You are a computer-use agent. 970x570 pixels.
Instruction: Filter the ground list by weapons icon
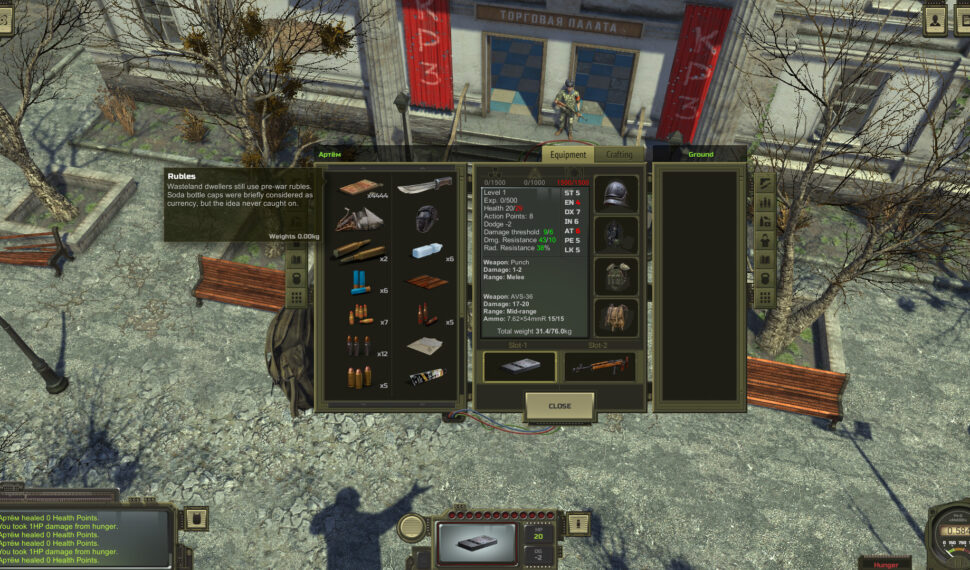tap(763, 183)
